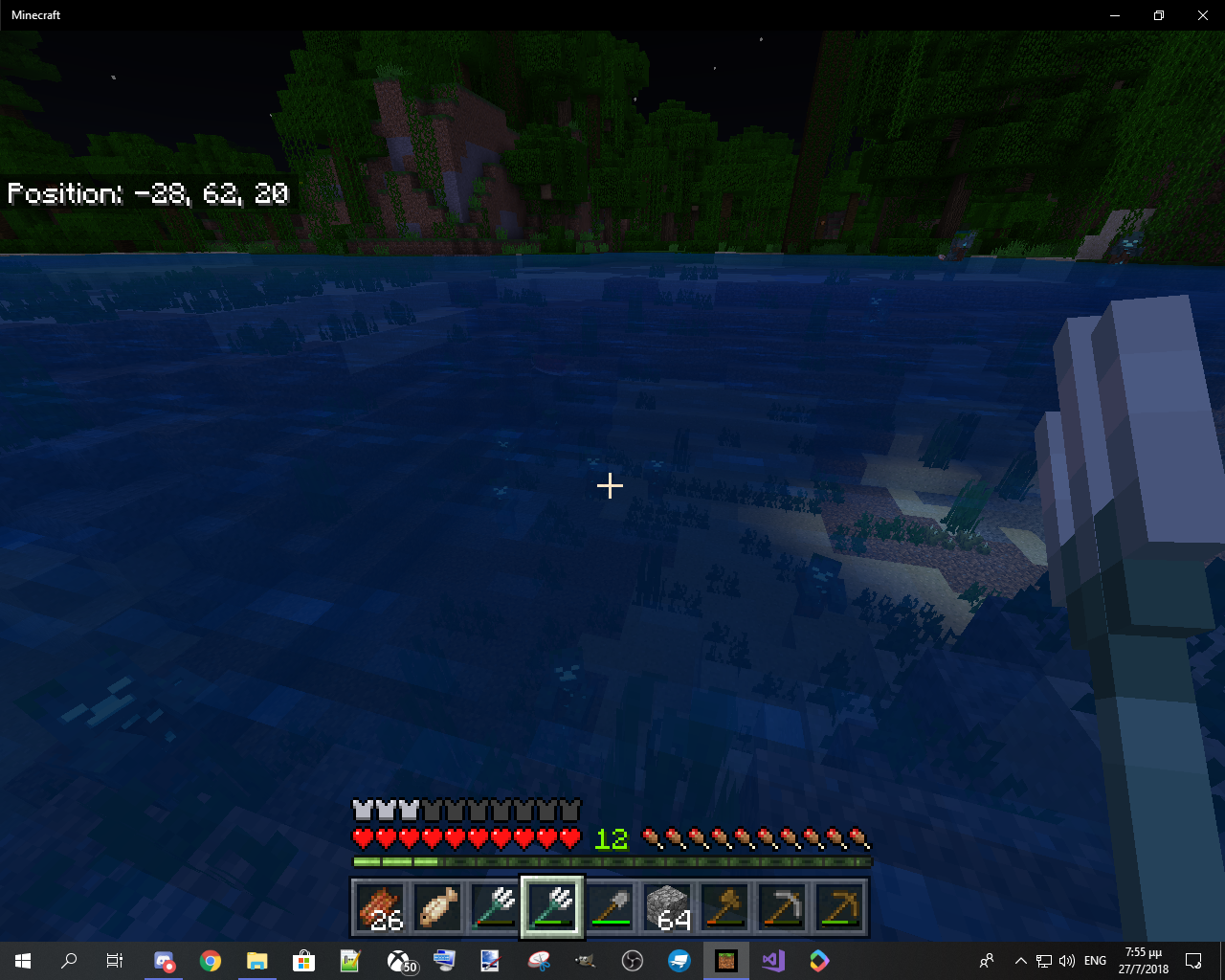
Task: Select the cooked salmon stack of 26
Action: tap(381, 907)
